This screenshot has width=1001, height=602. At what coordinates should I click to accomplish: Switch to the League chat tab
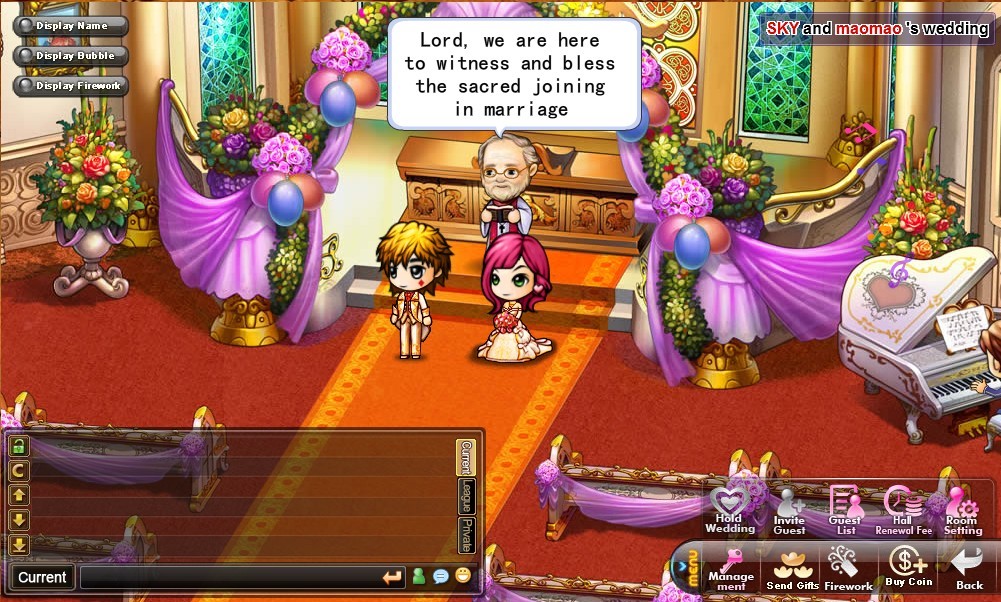click(x=465, y=497)
